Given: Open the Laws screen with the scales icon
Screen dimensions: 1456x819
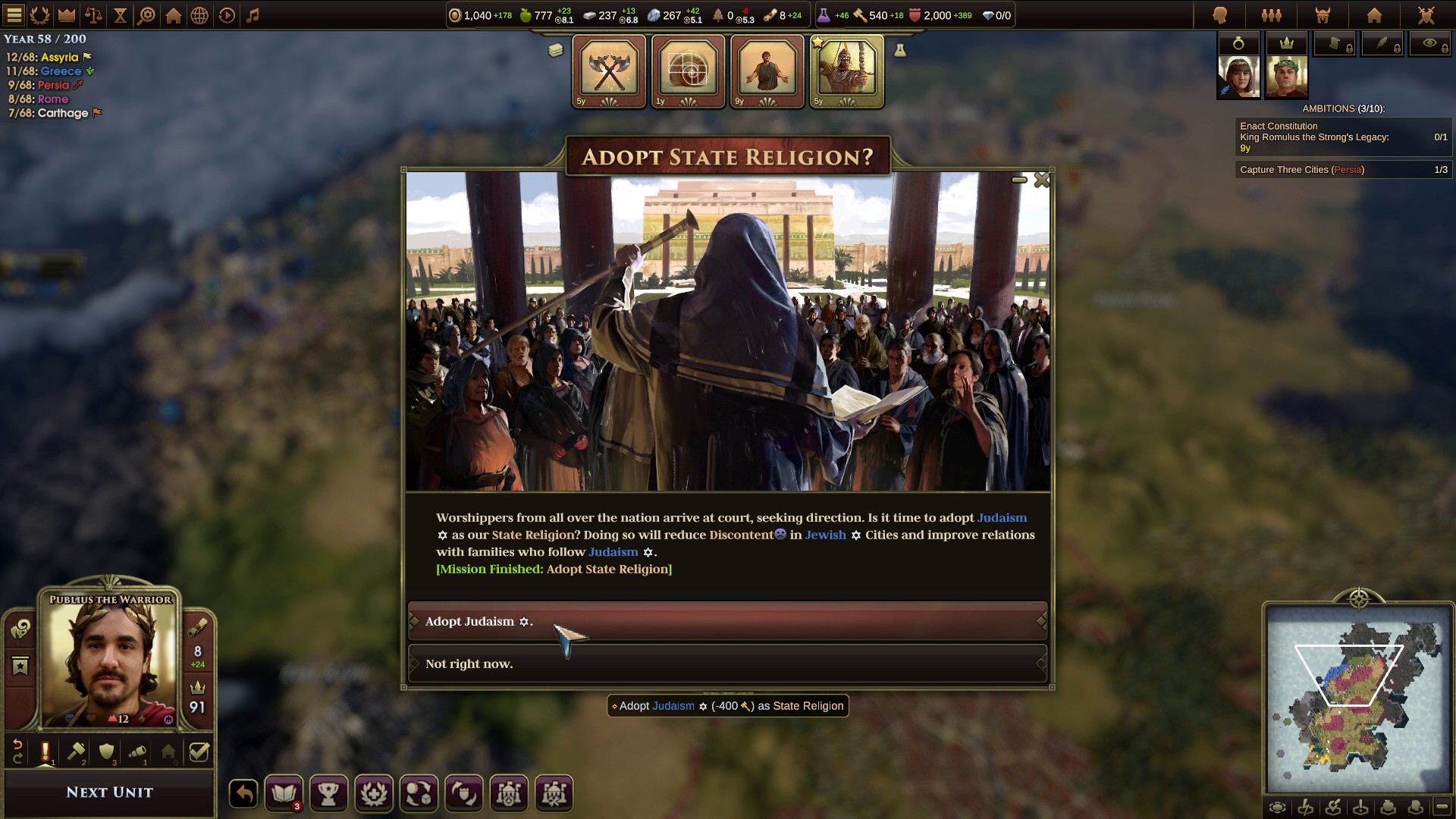Looking at the screenshot, I should coord(93,13).
